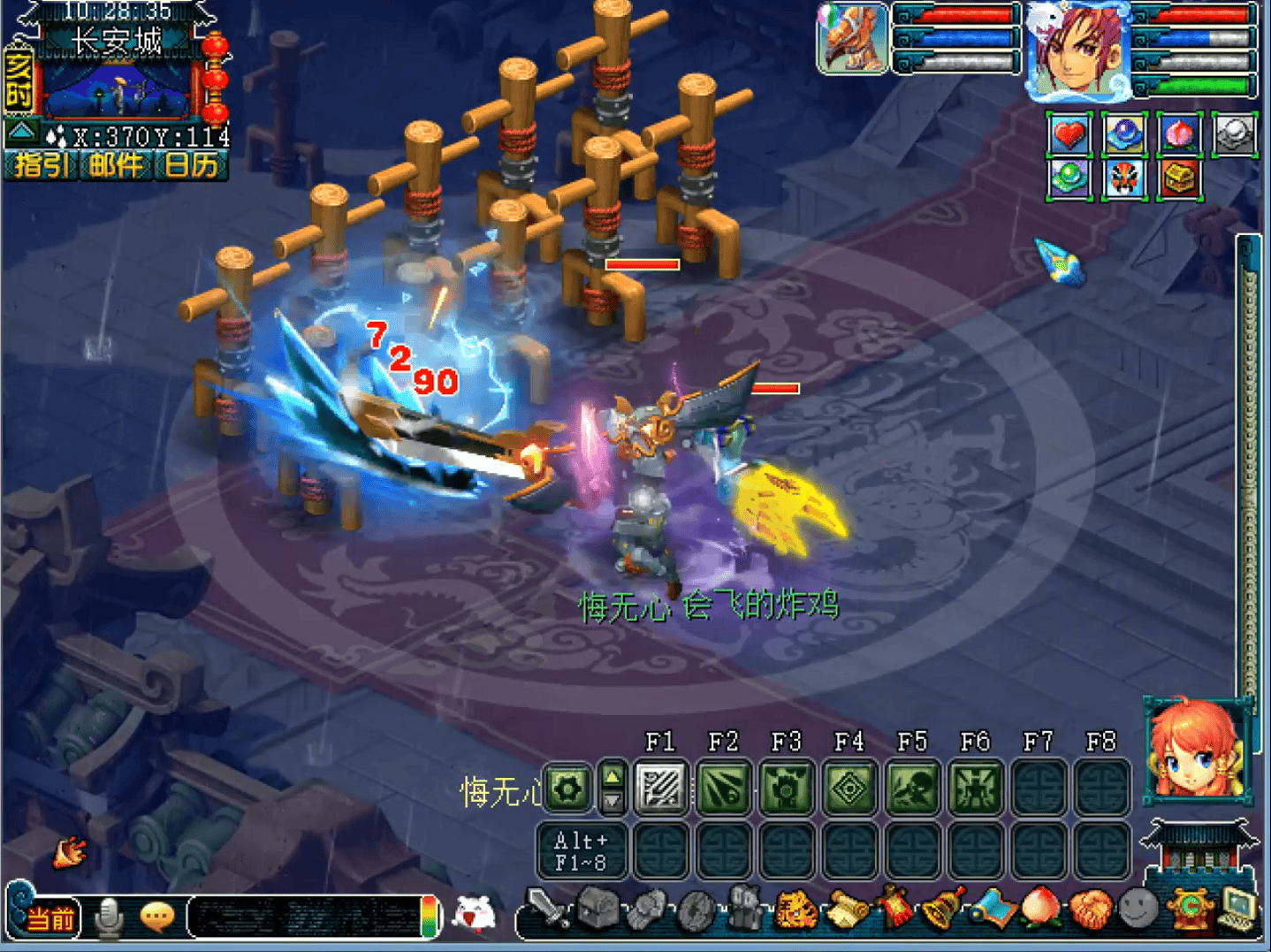Viewport: 1271px width, 952px height.
Task: Open the 日历 calendar
Action: click(191, 165)
